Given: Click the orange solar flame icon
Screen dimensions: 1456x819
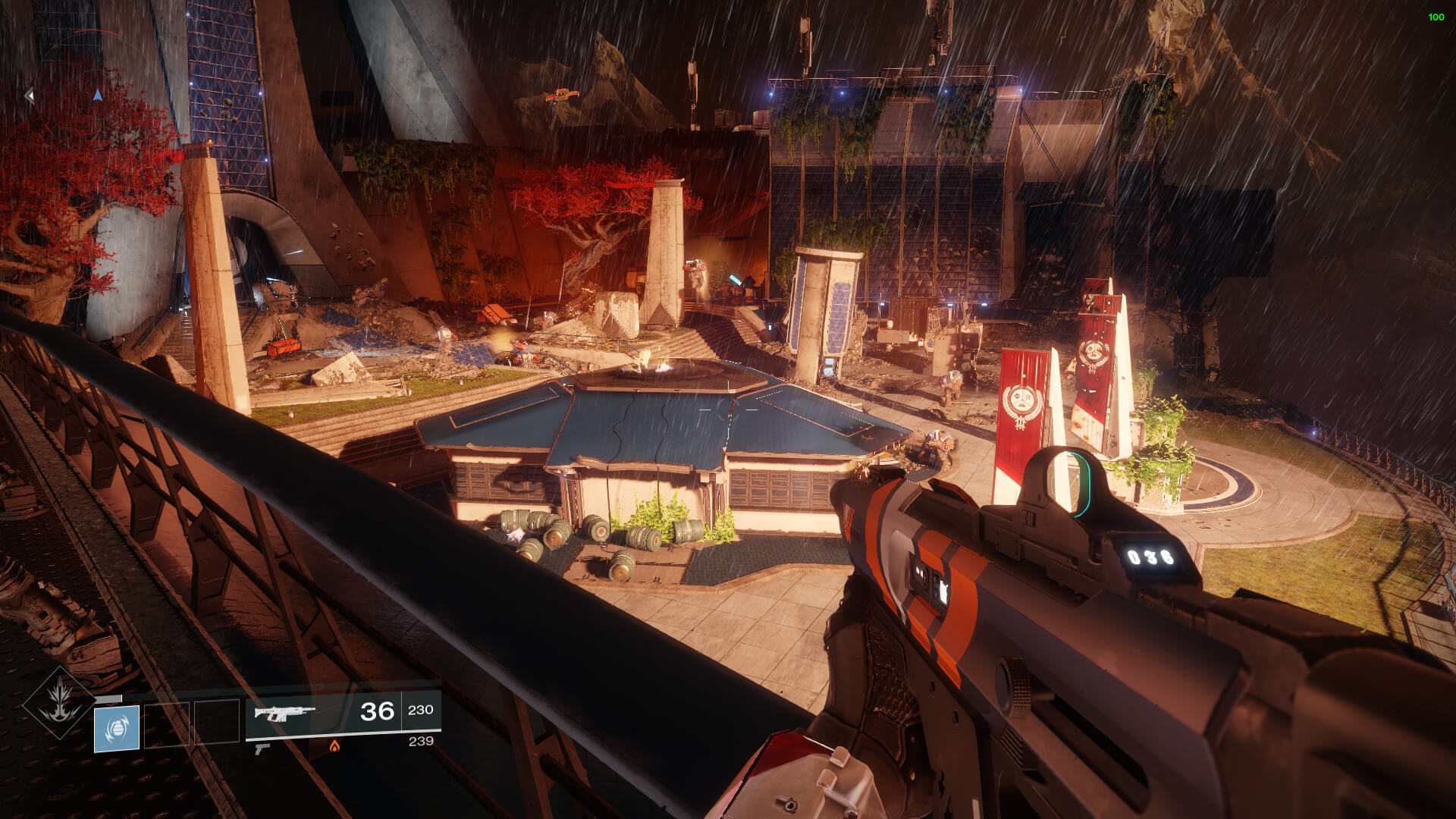Looking at the screenshot, I should click(334, 746).
